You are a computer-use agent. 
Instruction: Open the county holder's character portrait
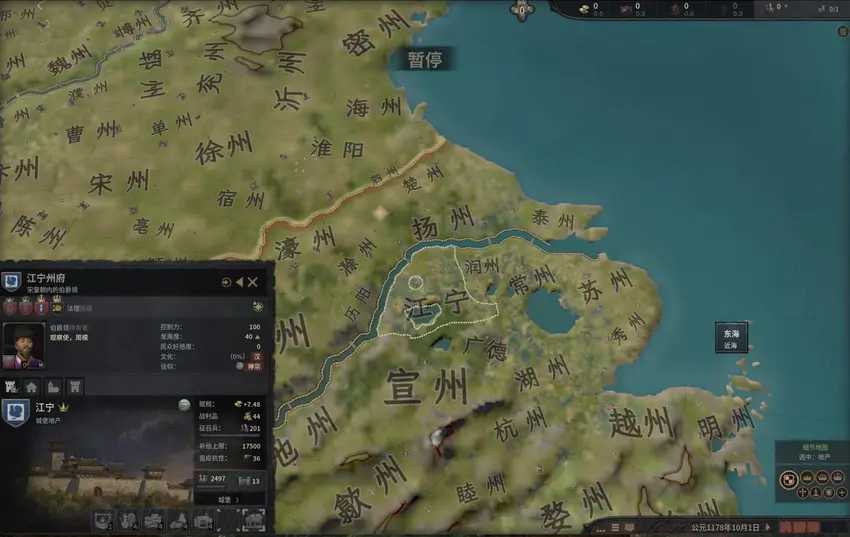coord(23,345)
